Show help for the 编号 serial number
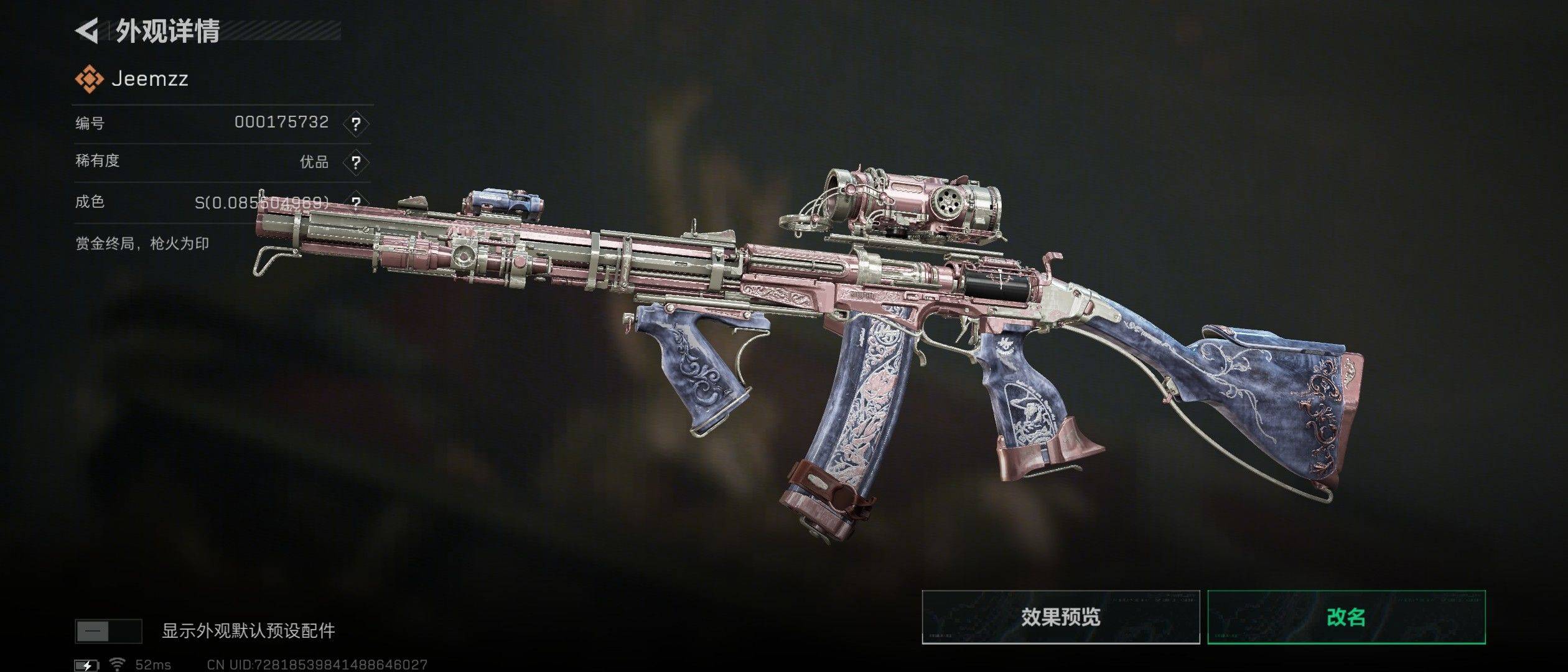Image resolution: width=1568 pixels, height=672 pixels. pyautogui.click(x=355, y=124)
